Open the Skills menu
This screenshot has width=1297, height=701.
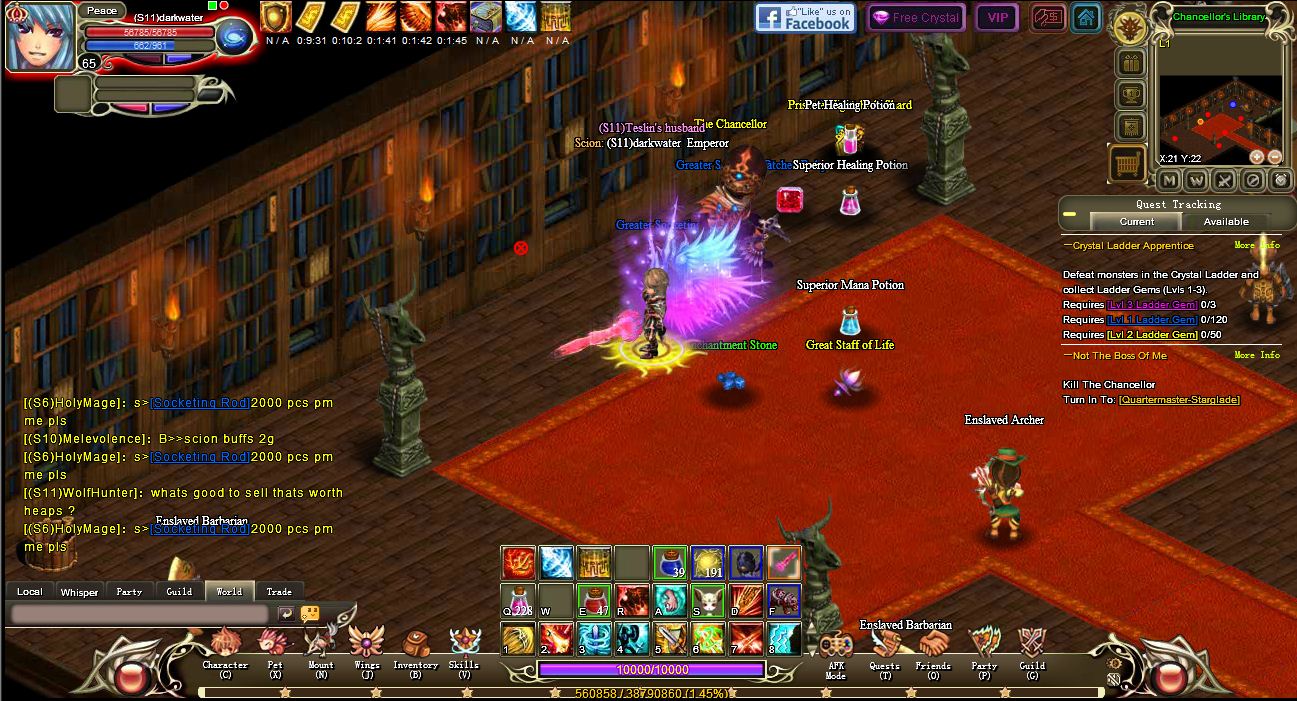click(x=464, y=644)
